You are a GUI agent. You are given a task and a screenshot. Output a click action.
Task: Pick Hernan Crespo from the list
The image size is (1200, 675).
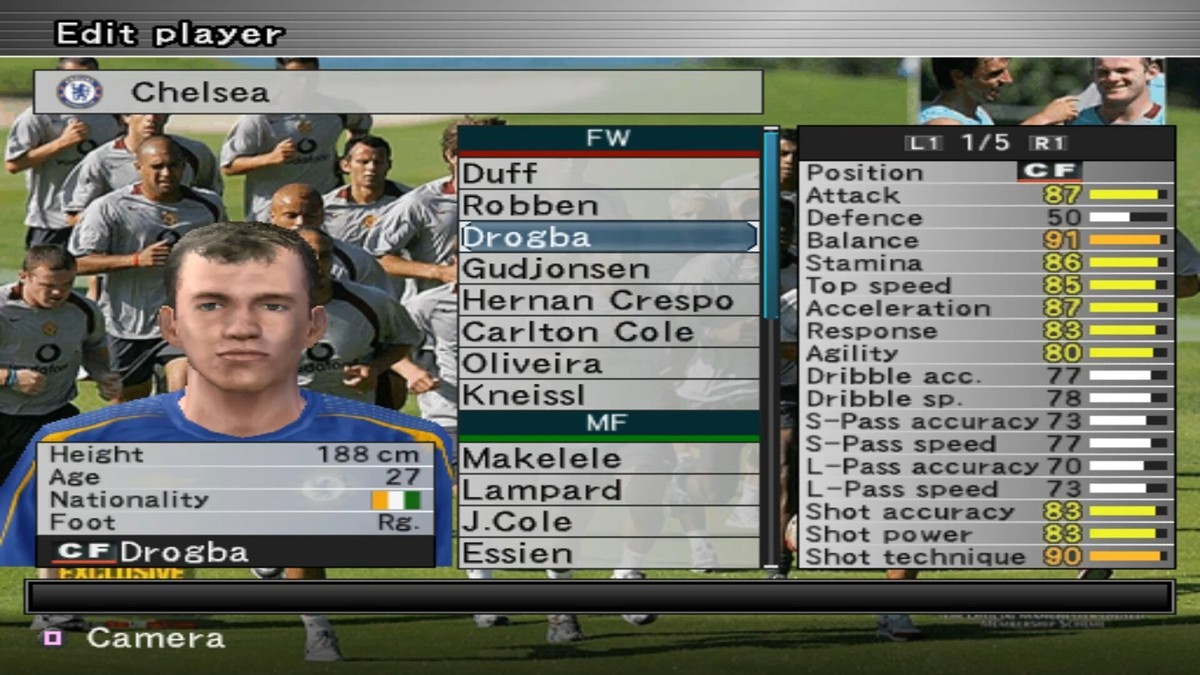(x=608, y=300)
